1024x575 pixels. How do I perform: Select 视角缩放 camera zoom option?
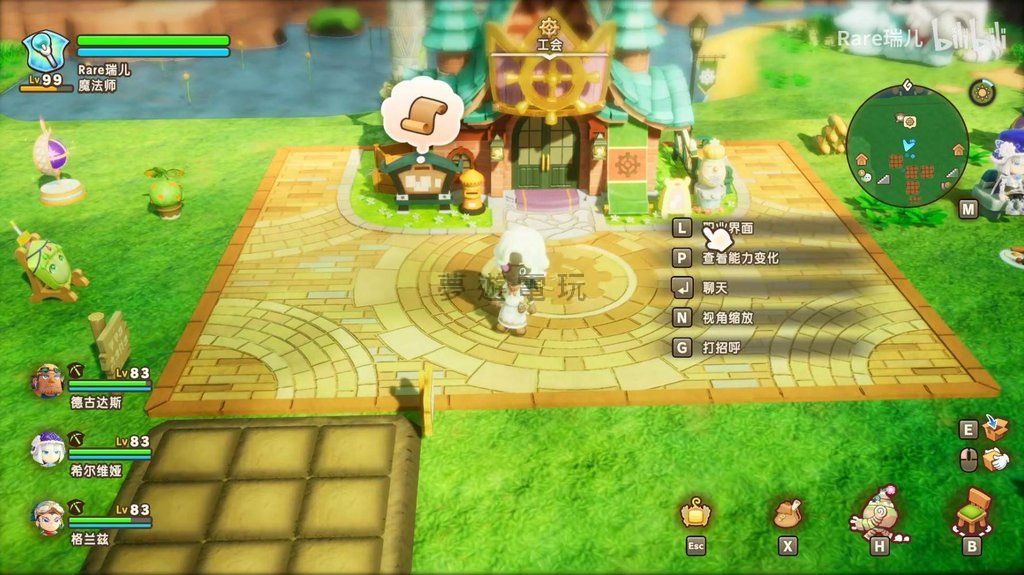727,318
